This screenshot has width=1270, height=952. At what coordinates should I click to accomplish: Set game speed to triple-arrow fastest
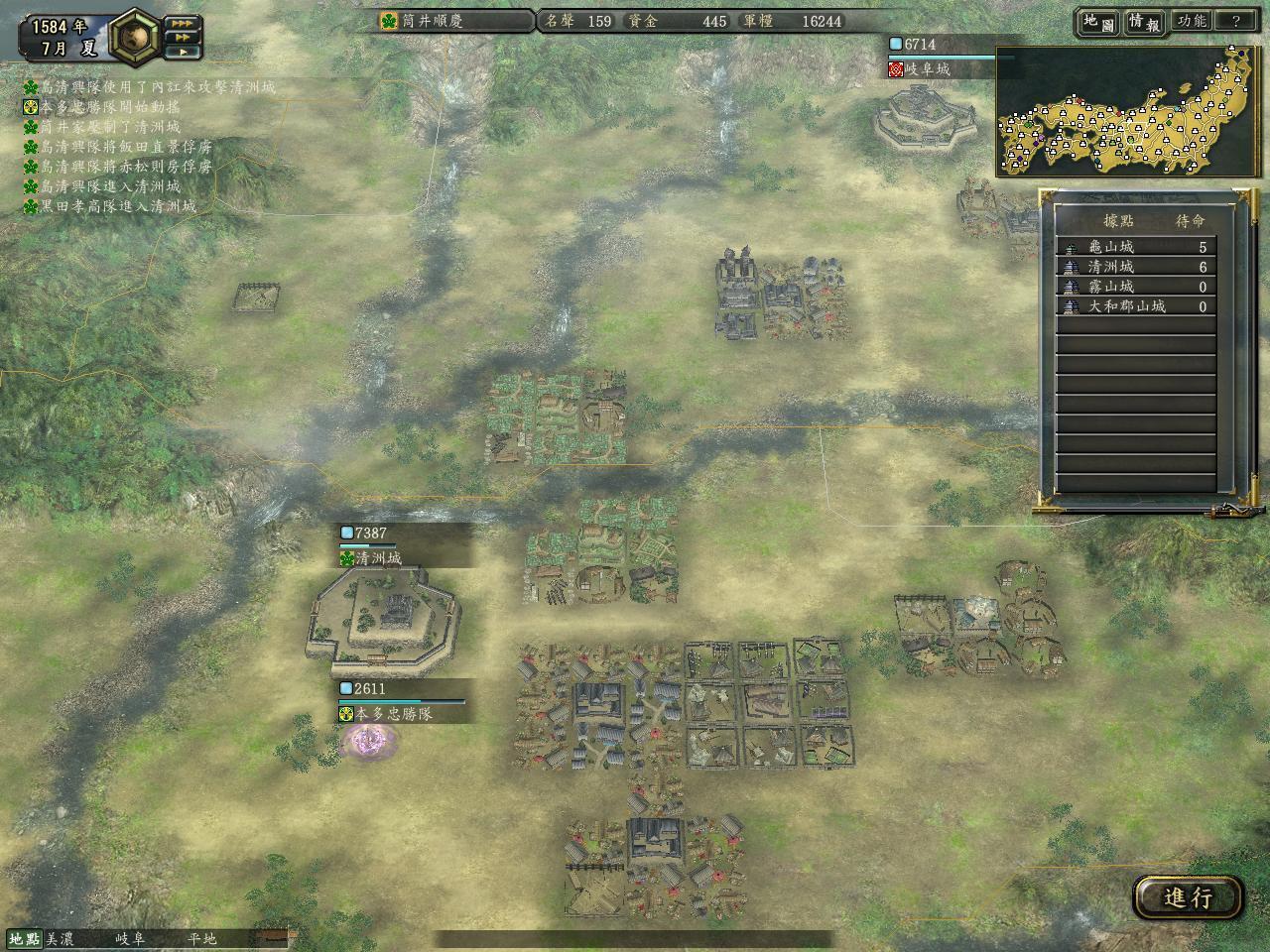[x=183, y=22]
